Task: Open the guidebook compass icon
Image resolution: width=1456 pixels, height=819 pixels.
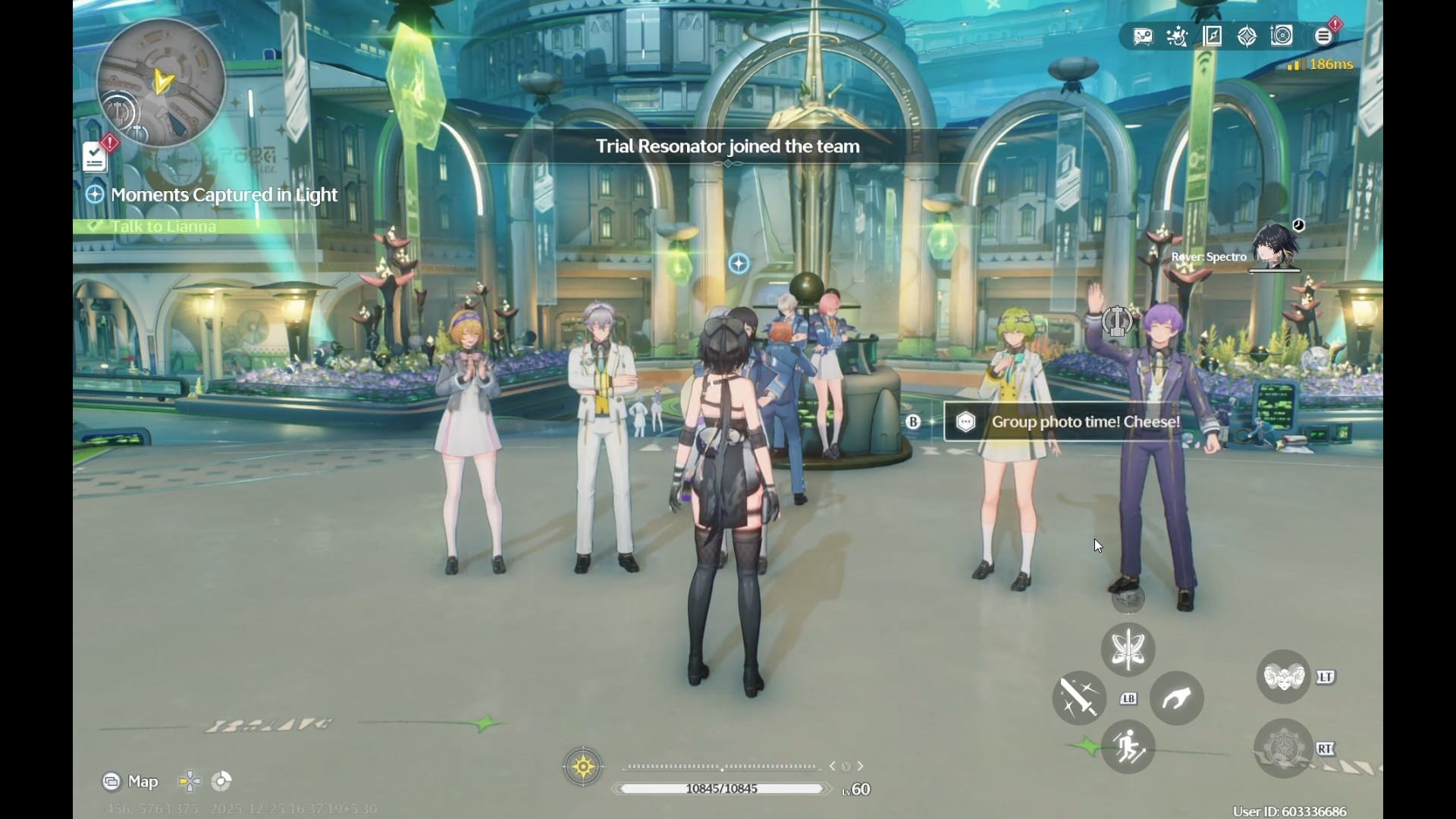Action: click(x=1212, y=36)
